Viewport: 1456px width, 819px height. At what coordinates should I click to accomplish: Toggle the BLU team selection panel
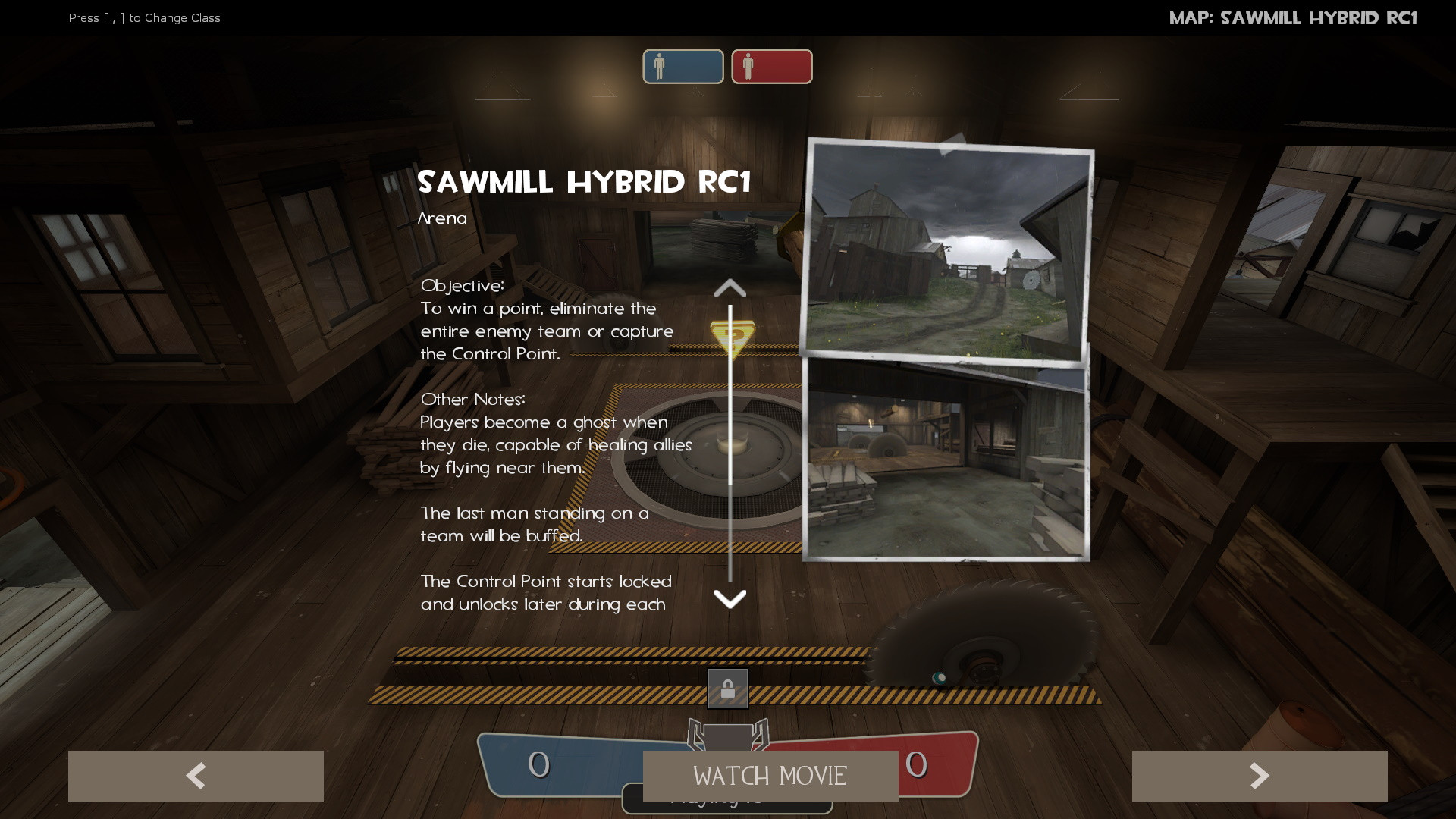pyautogui.click(x=681, y=66)
